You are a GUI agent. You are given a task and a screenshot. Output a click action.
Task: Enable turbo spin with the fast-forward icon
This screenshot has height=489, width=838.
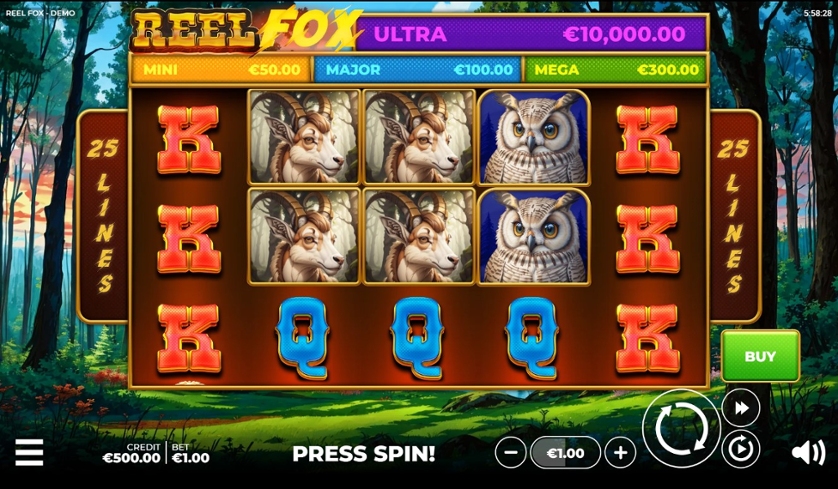coord(741,407)
